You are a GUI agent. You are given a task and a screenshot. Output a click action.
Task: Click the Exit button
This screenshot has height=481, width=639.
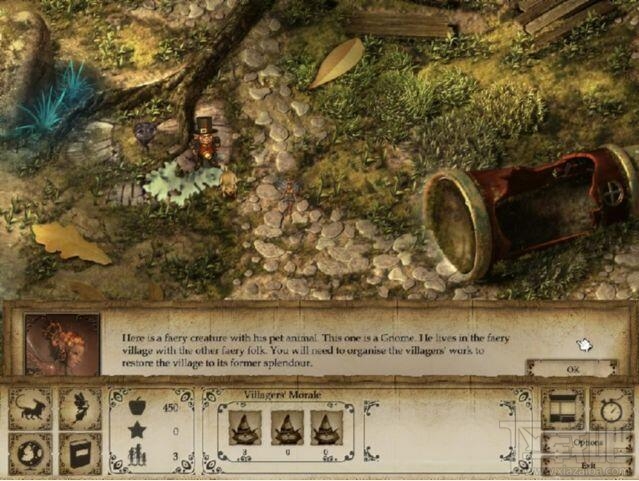tap(588, 465)
